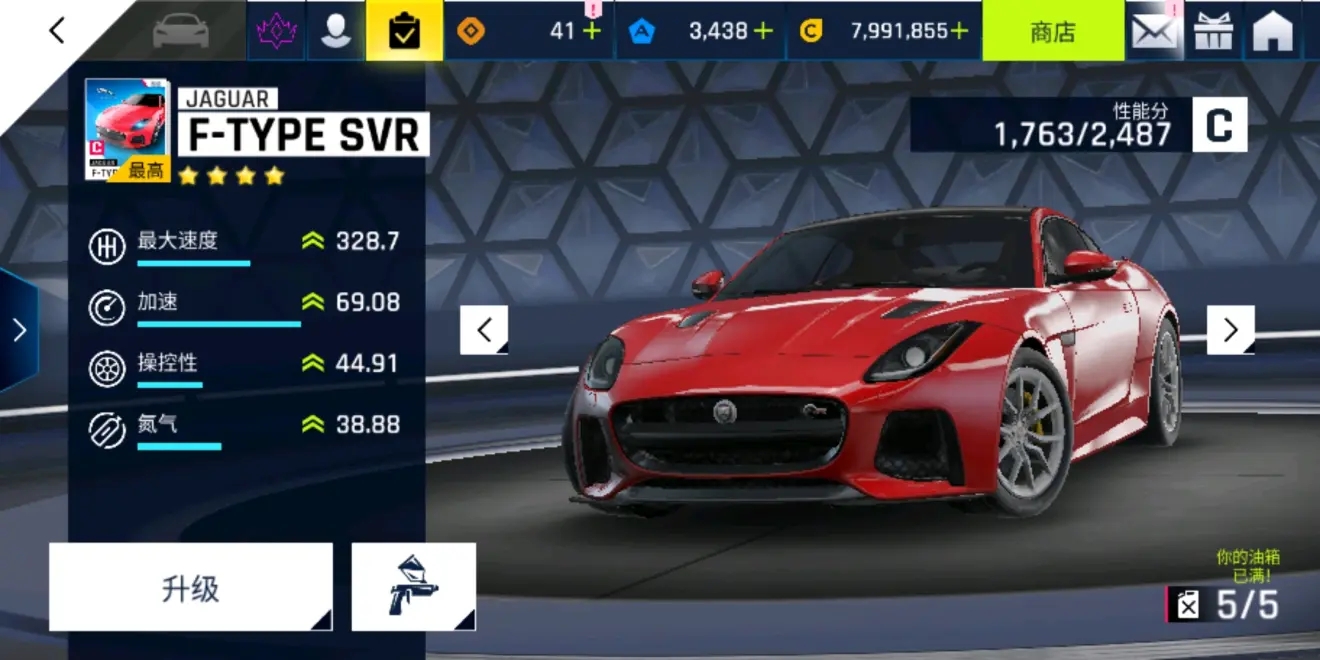Open the mail envelope inbox
This screenshot has height=660, width=1320.
point(1153,31)
